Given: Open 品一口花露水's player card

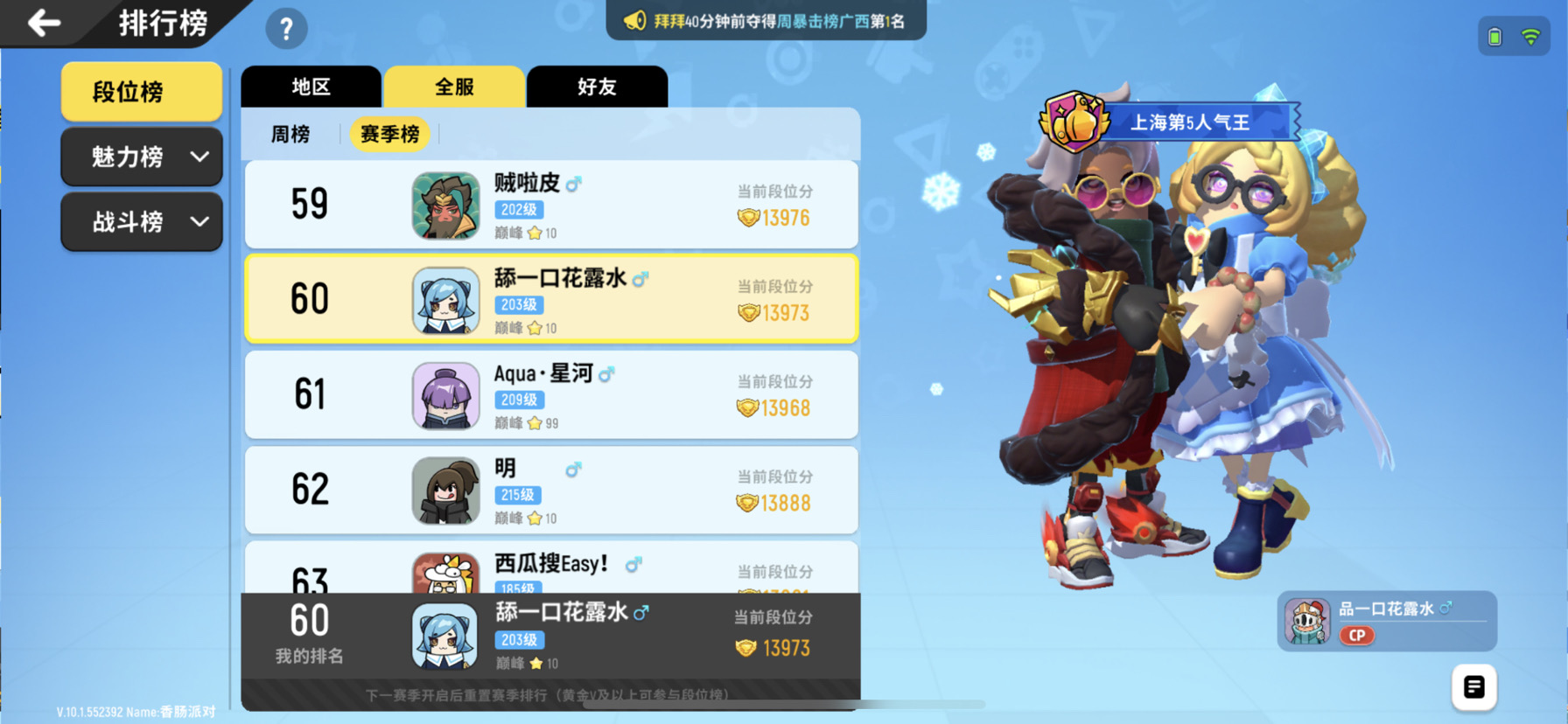Looking at the screenshot, I should point(1387,621).
